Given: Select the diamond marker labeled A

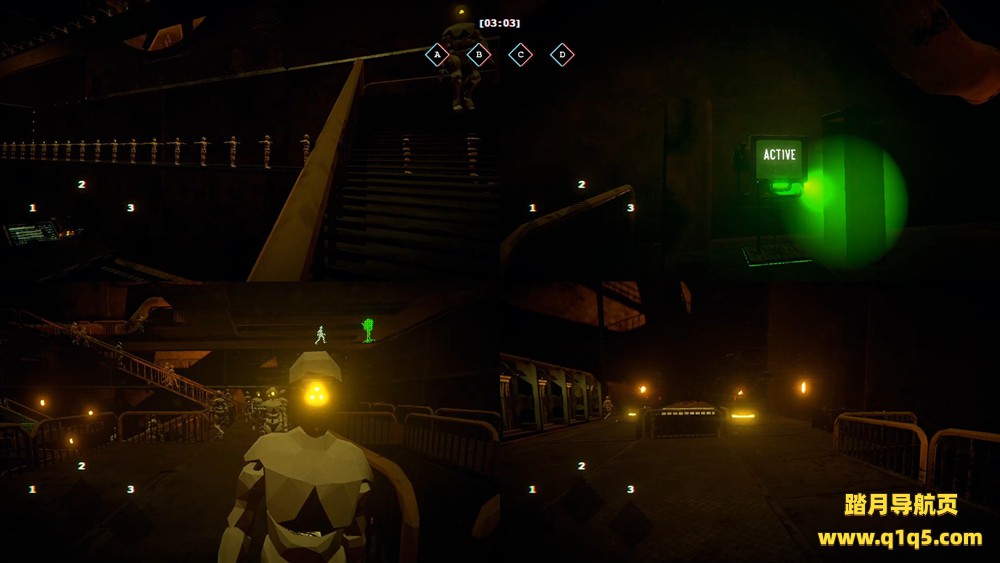Looking at the screenshot, I should tap(436, 55).
